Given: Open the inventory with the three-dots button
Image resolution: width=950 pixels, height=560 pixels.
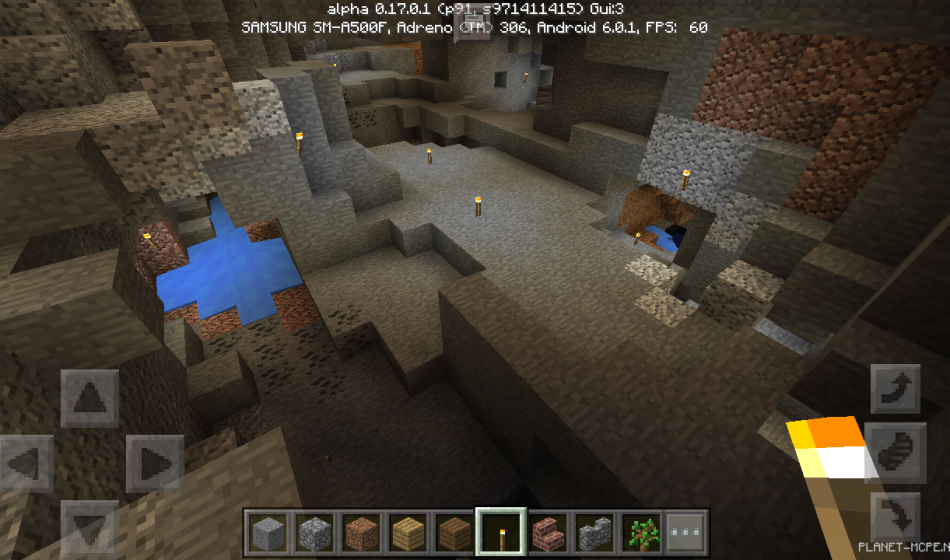Looking at the screenshot, I should [x=685, y=530].
